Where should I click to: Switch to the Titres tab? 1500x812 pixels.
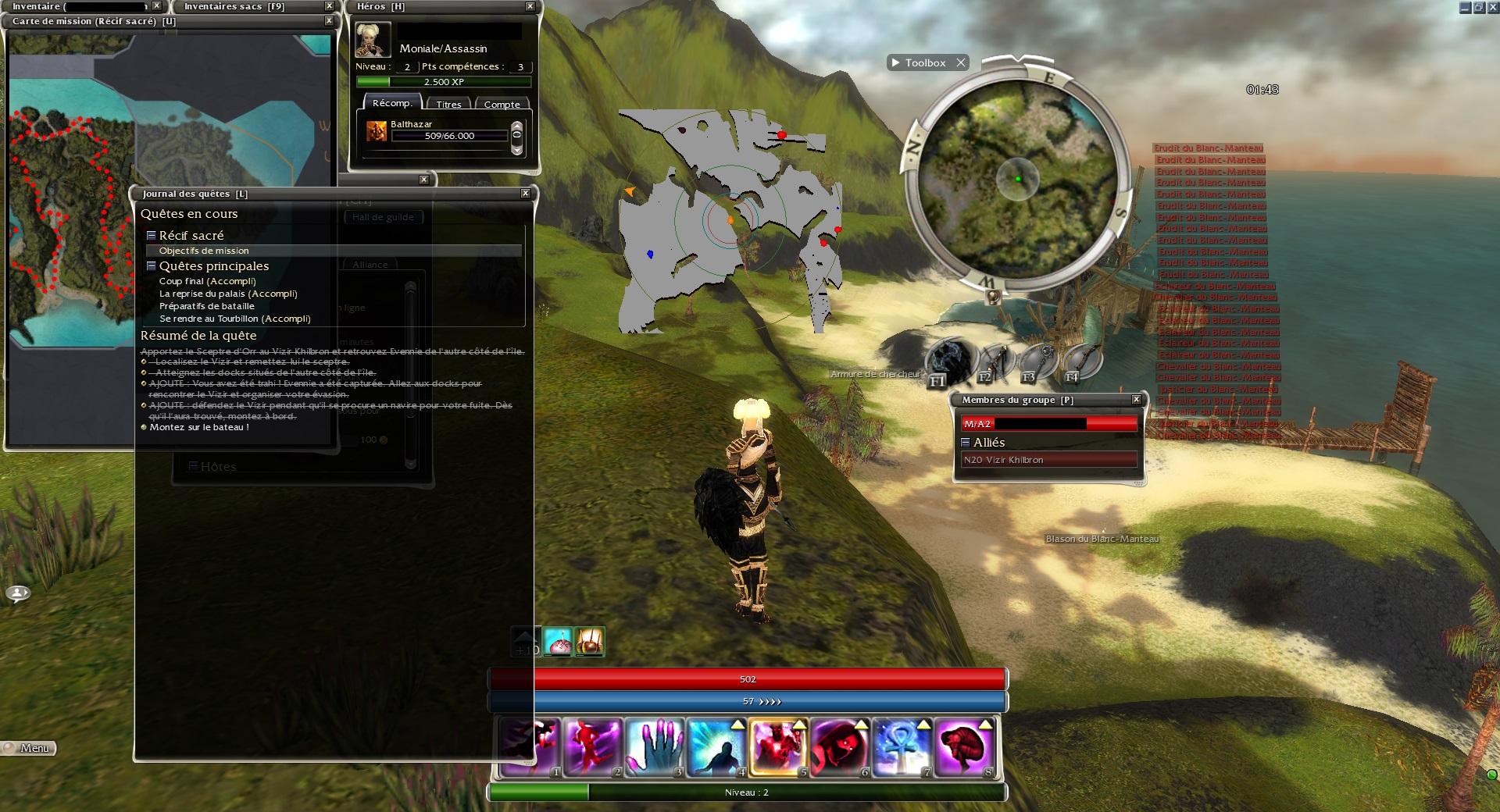tap(448, 104)
